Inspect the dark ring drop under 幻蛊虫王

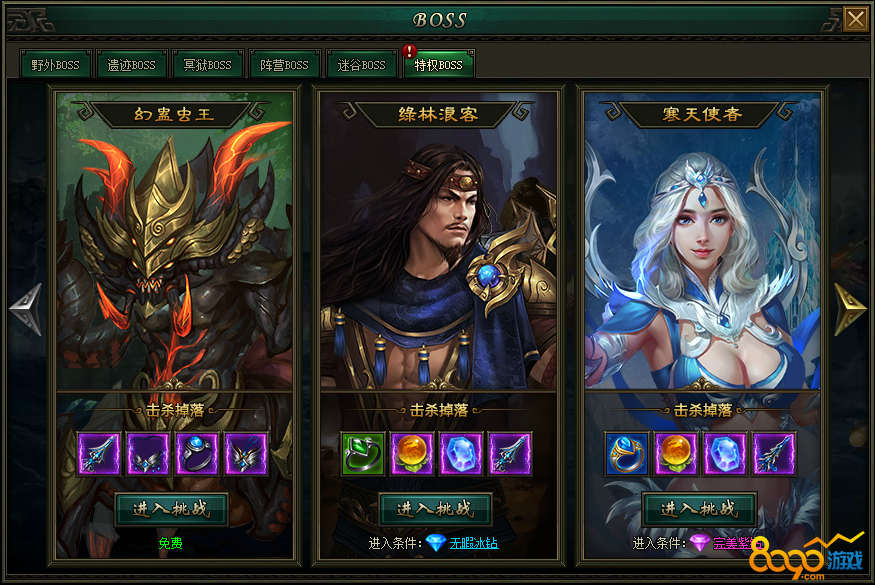[x=197, y=453]
